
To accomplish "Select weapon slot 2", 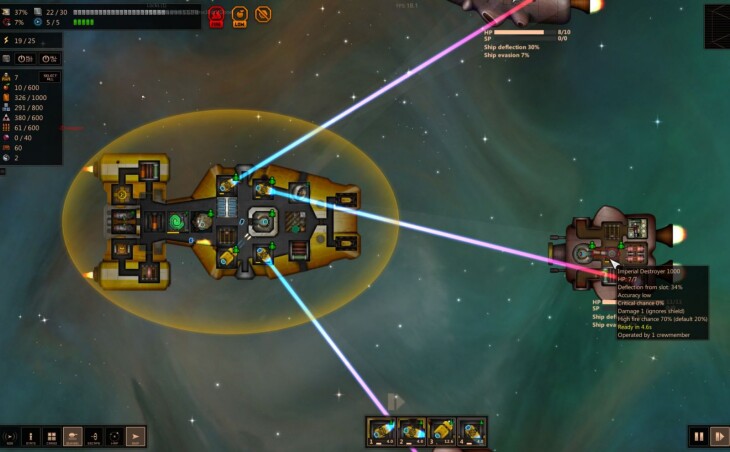I will [412, 430].
